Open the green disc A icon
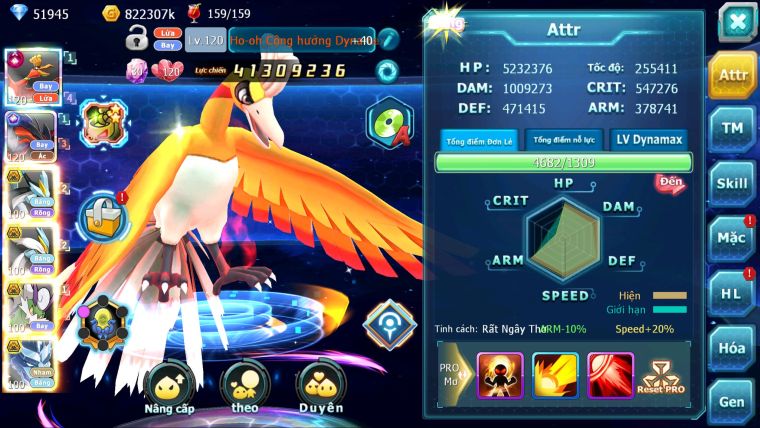The width and height of the screenshot is (760, 428). tap(389, 123)
